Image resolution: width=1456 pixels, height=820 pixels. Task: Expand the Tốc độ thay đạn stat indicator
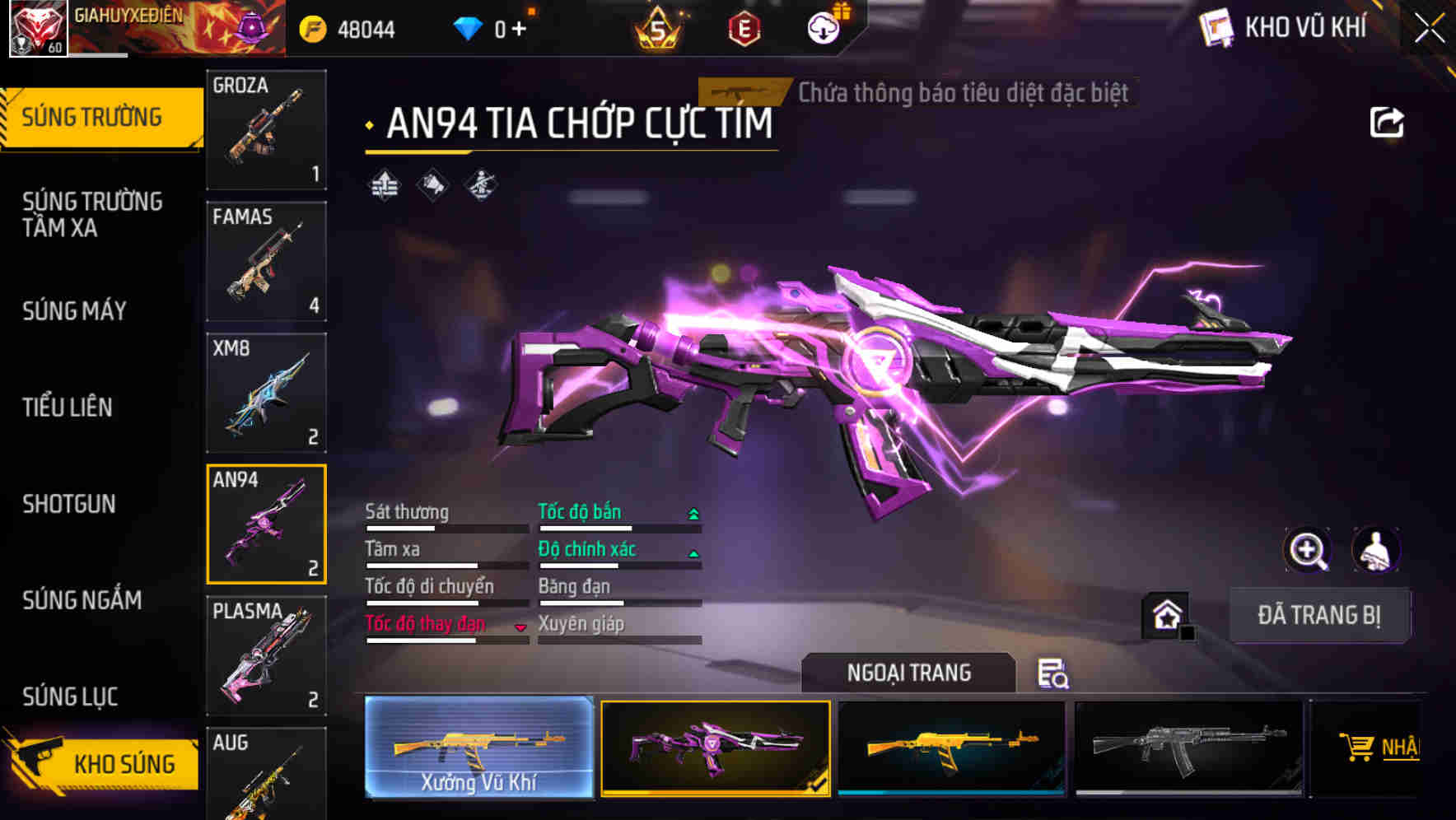pos(521,627)
